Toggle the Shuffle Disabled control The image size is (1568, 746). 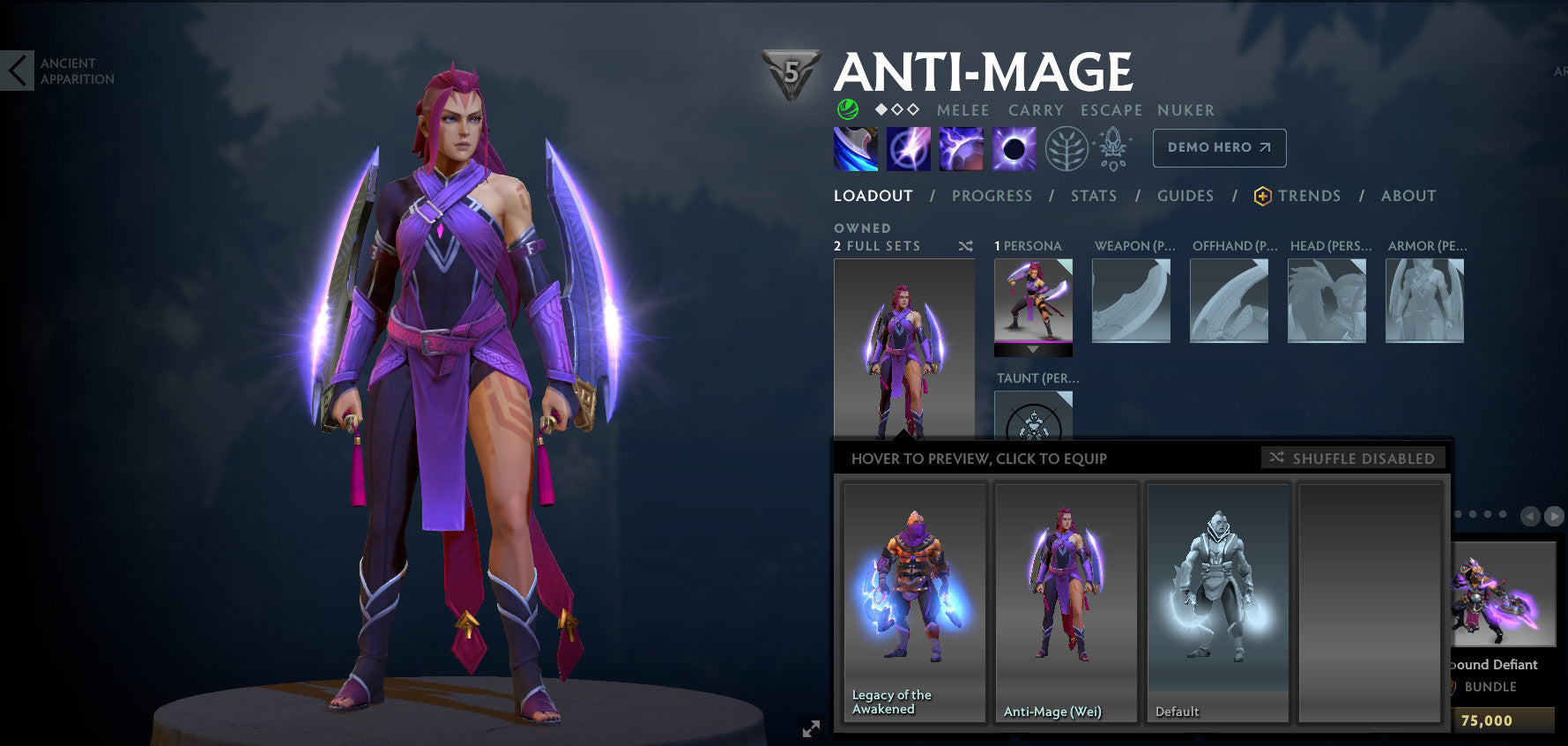(1353, 458)
